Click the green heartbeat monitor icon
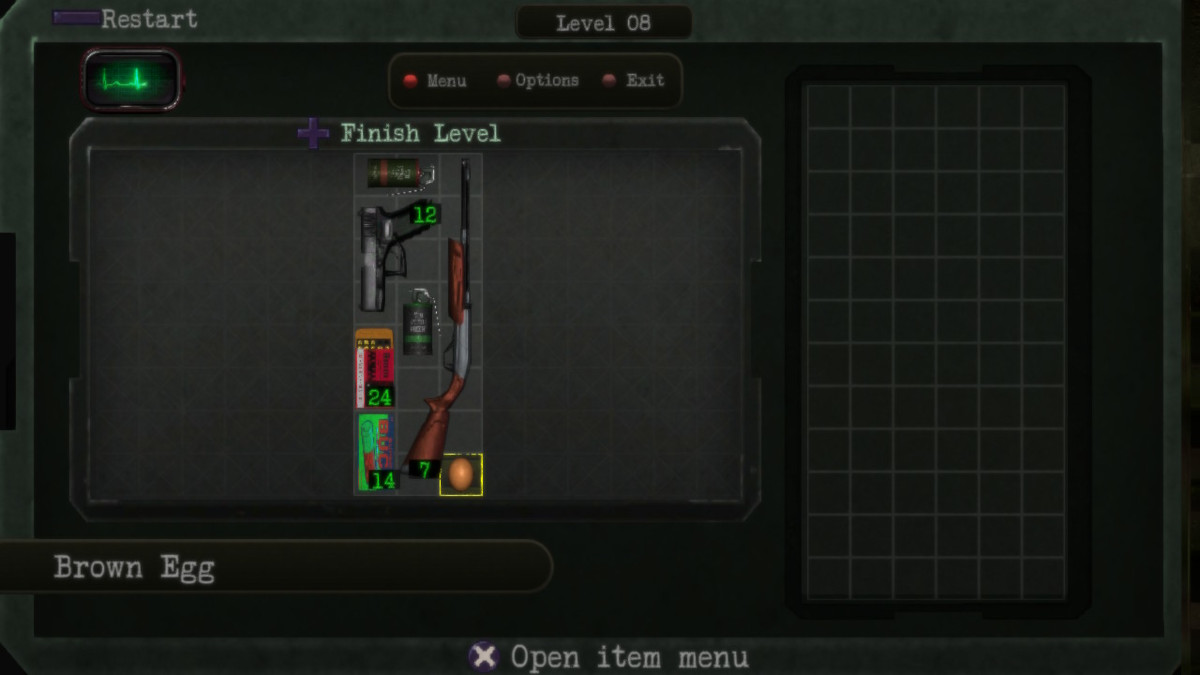Viewport: 1200px width, 675px height. [x=131, y=80]
